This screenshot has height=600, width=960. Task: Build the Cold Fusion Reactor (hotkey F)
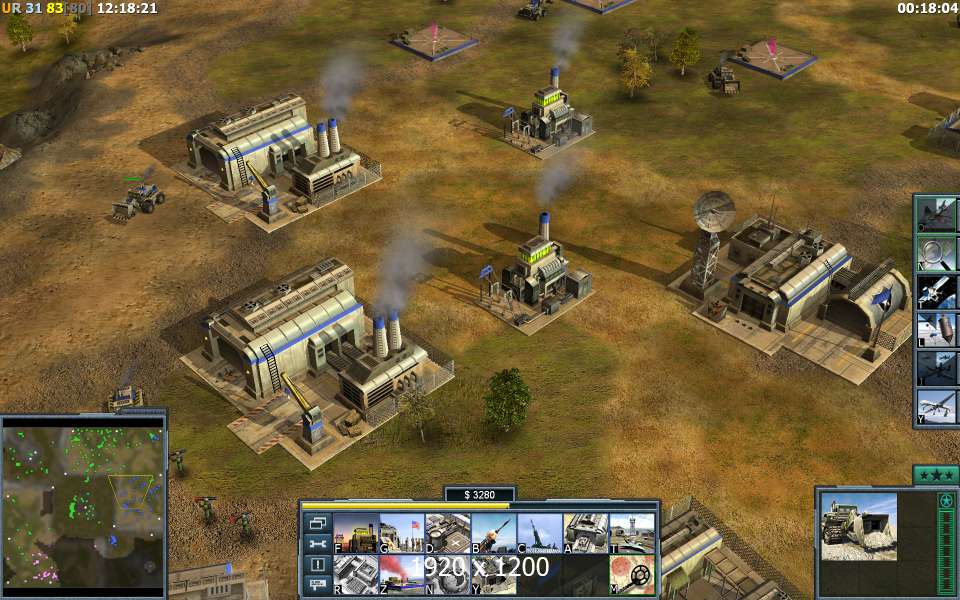(356, 533)
